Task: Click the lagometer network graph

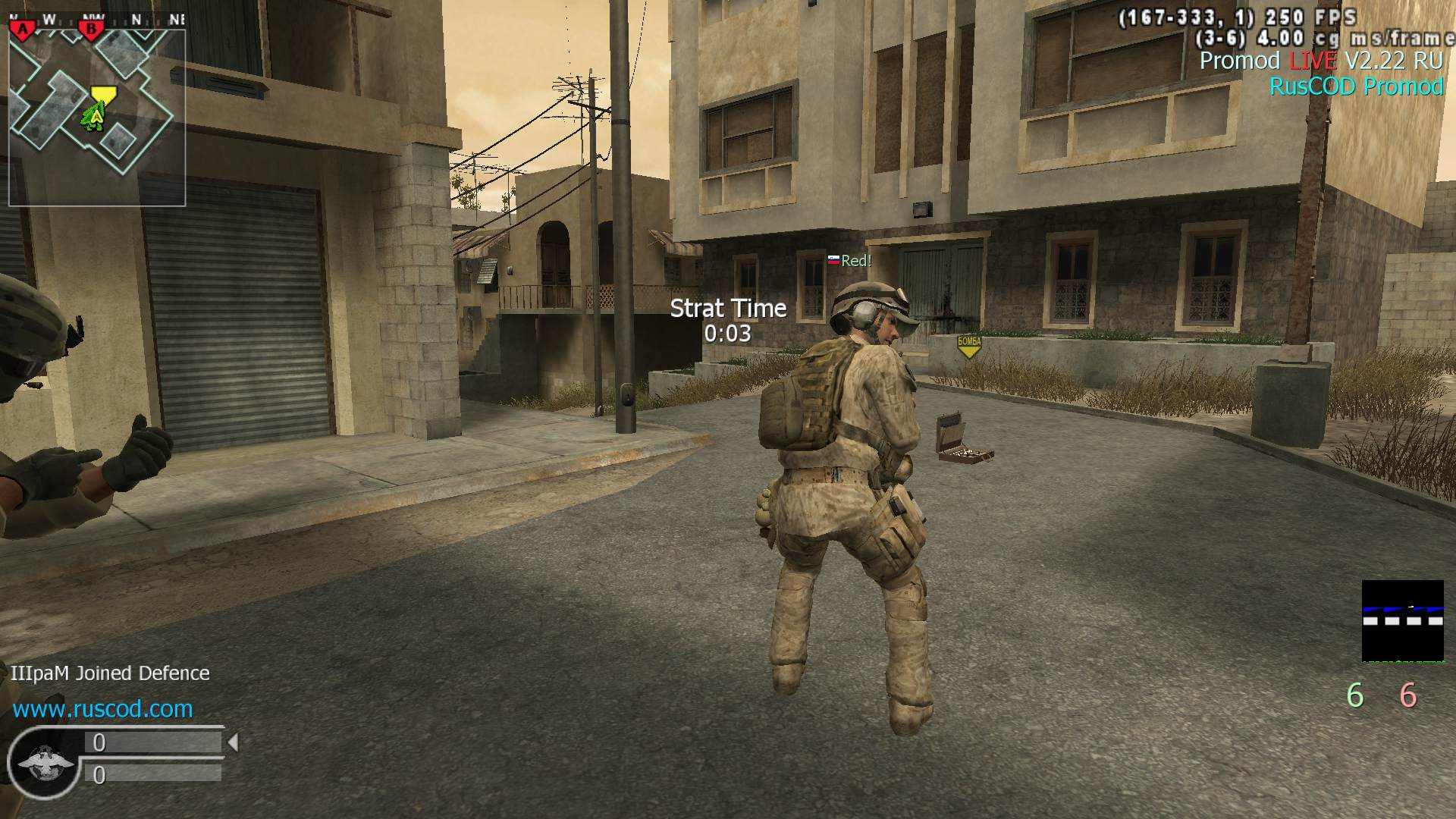Action: [x=1402, y=621]
